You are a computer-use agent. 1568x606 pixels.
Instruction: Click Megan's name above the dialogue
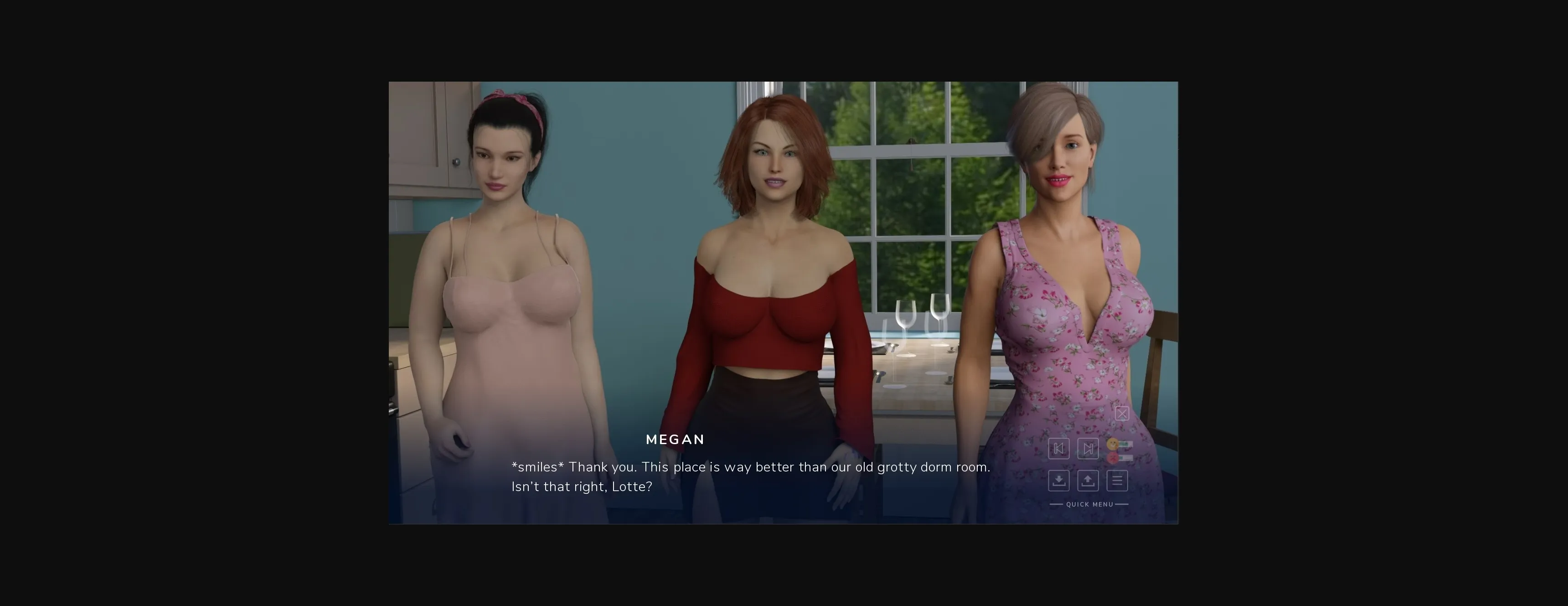[675, 439]
